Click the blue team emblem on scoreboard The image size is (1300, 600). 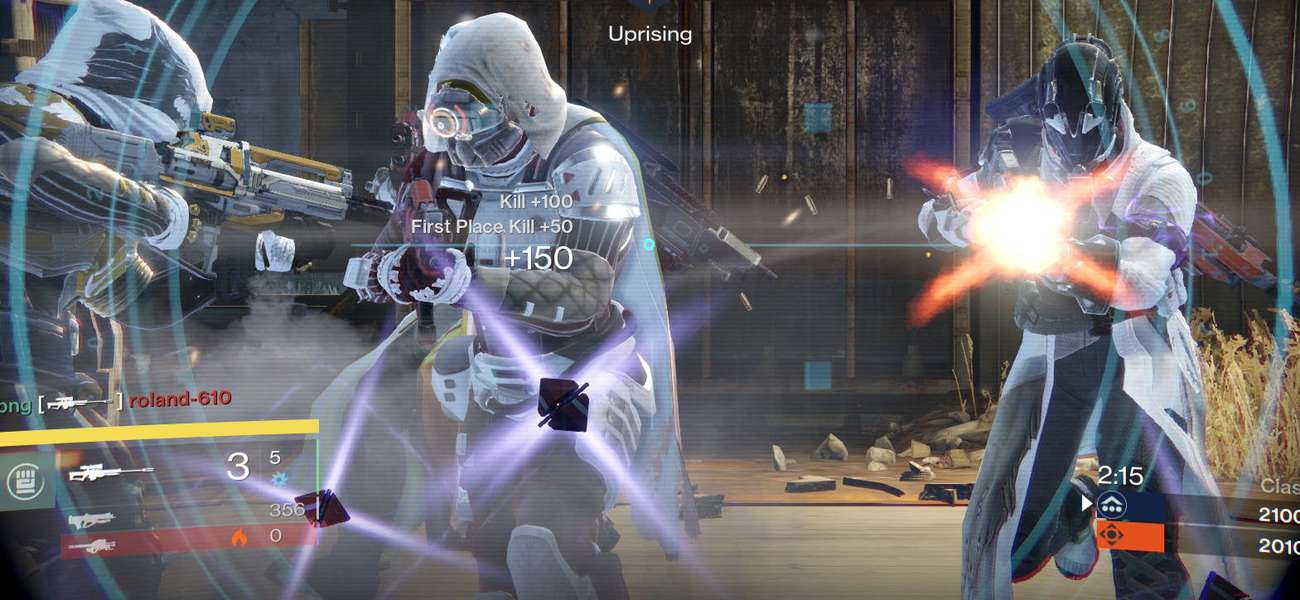[x=1111, y=506]
